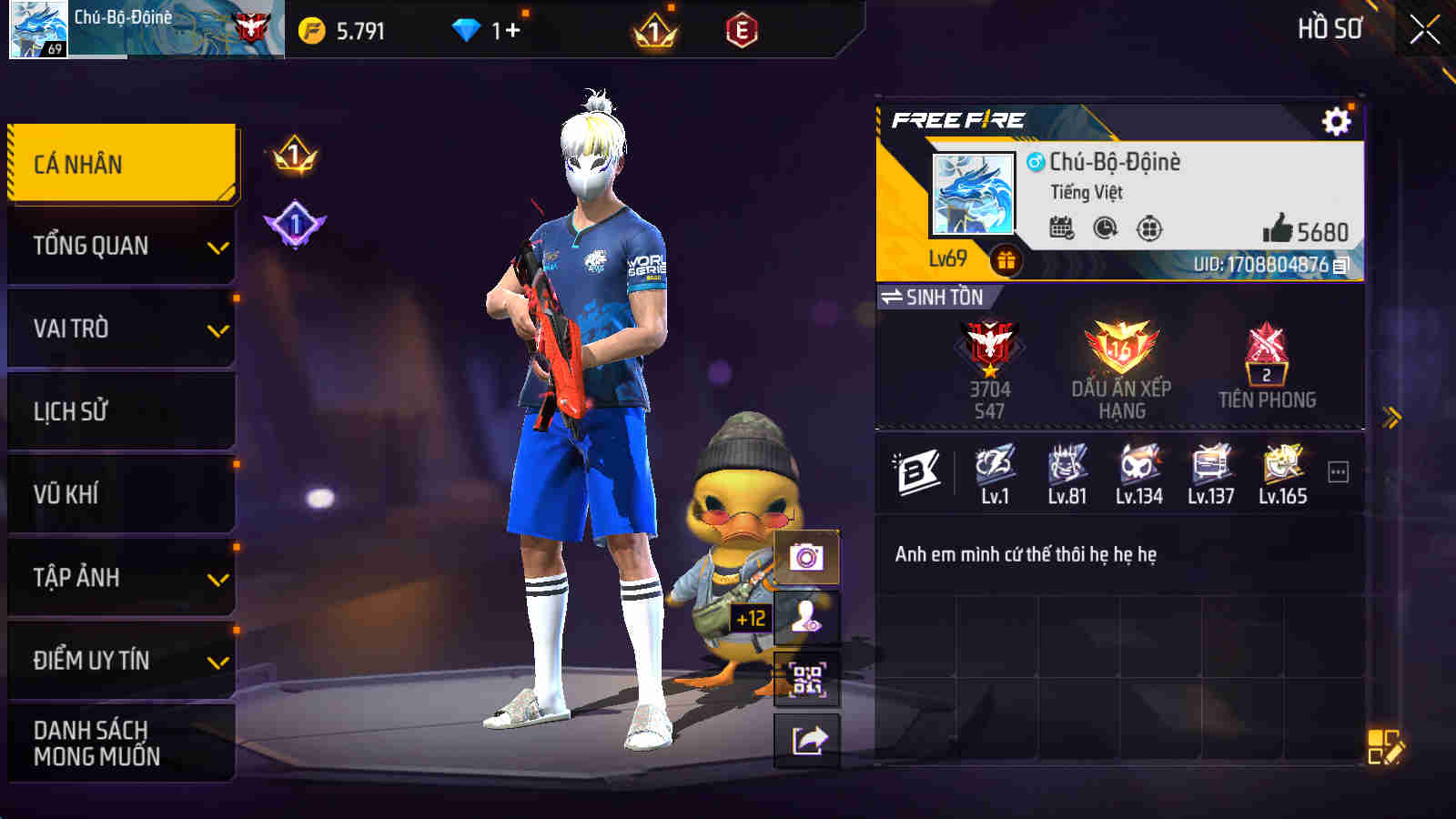Click the share/export arrow icon bottom center
Viewport: 1456px width, 819px height.
[804, 741]
